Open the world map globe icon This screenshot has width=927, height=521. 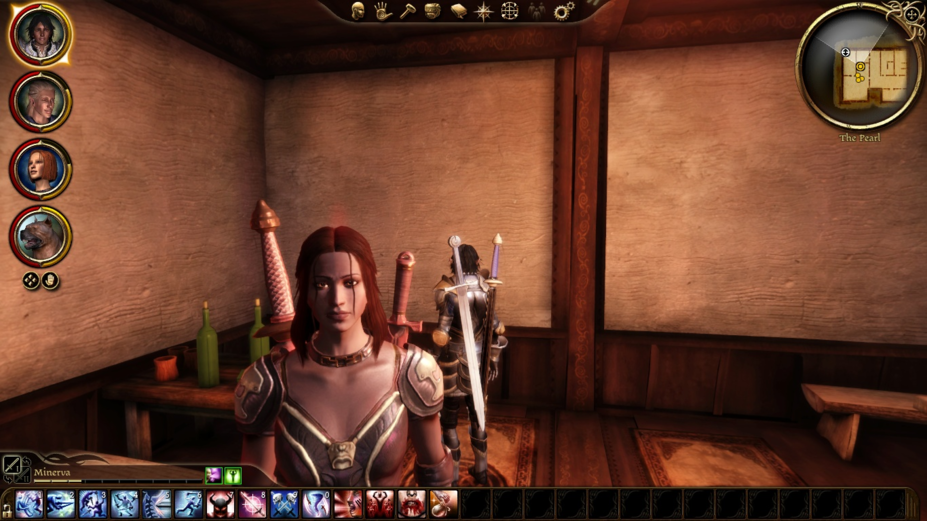click(x=509, y=11)
